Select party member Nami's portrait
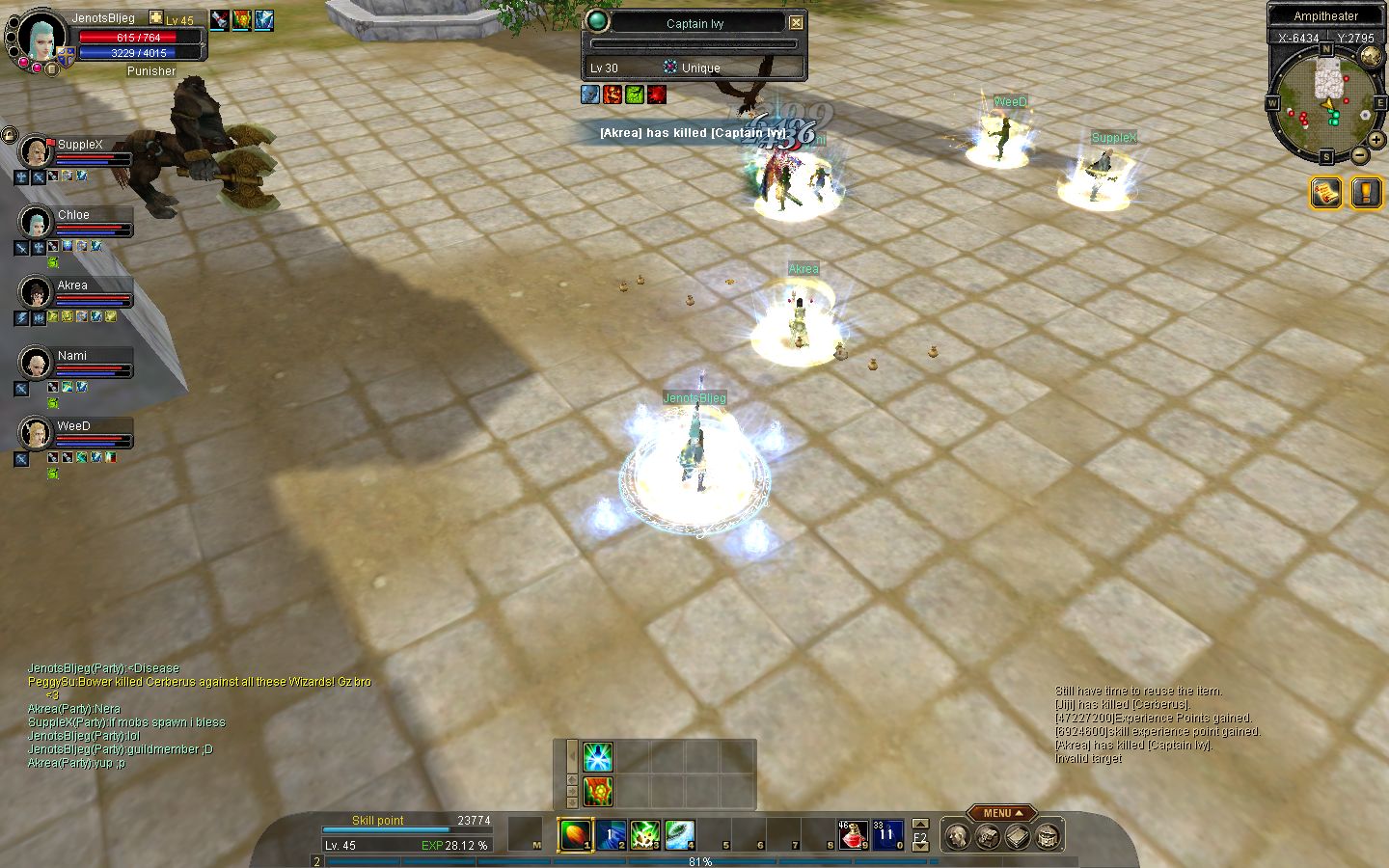The width and height of the screenshot is (1389, 868). (36, 364)
